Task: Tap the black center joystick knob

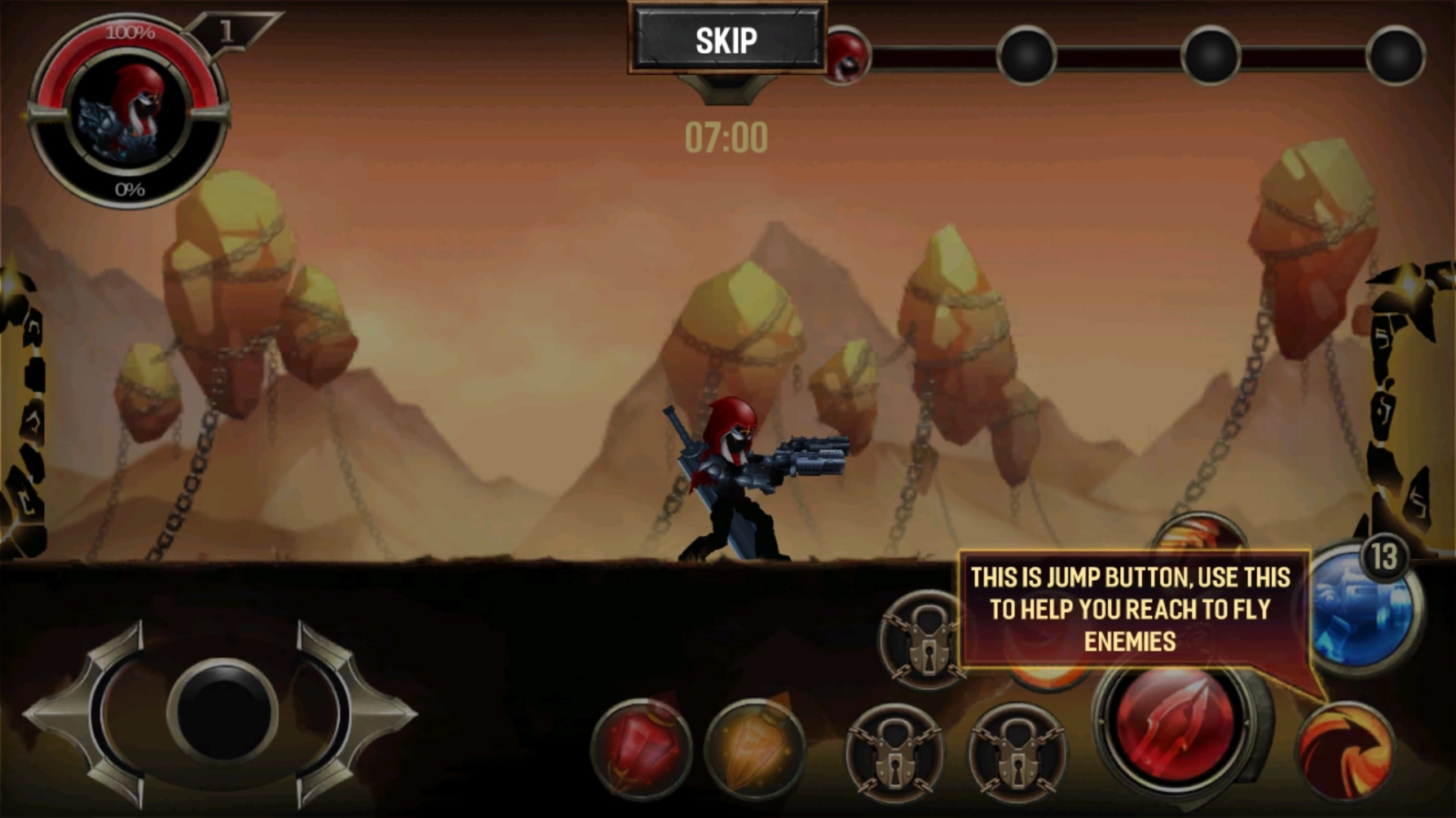Action: [x=222, y=712]
